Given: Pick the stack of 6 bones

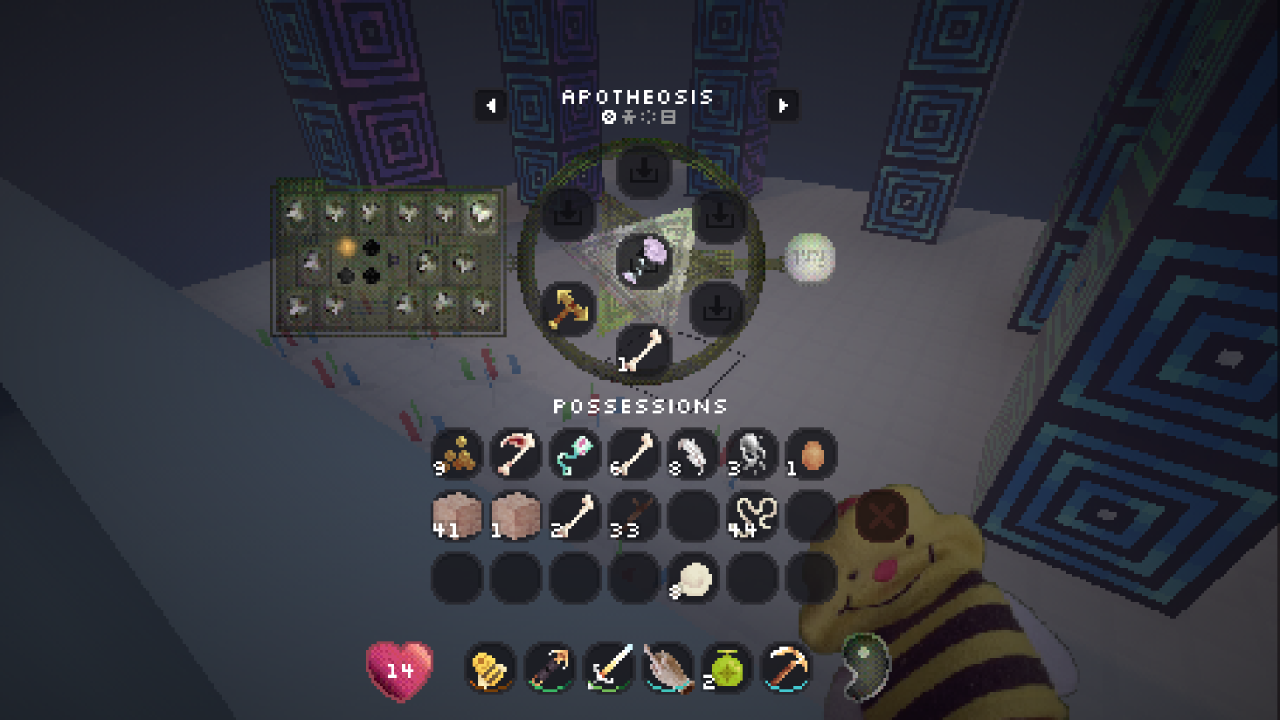Looking at the screenshot, I should click(x=634, y=455).
